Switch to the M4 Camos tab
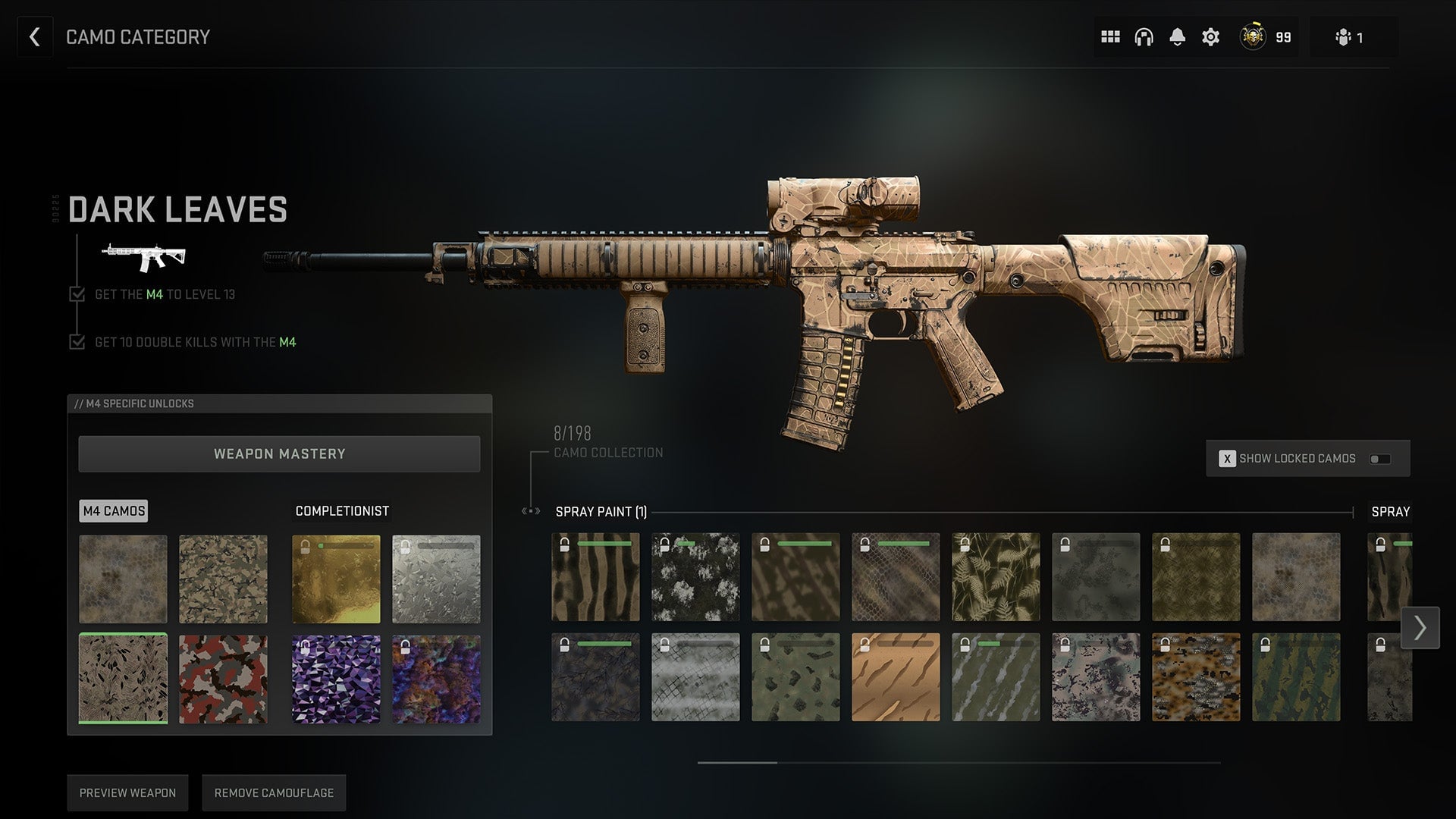 [x=114, y=510]
